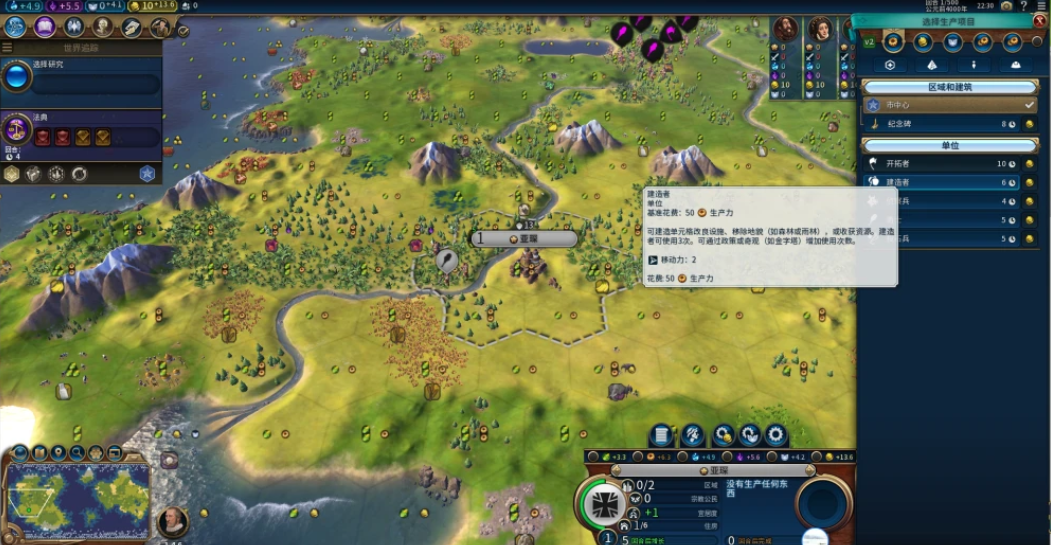Collapse the Units (单位) section header
1051x545 pixels.
[x=949, y=145]
